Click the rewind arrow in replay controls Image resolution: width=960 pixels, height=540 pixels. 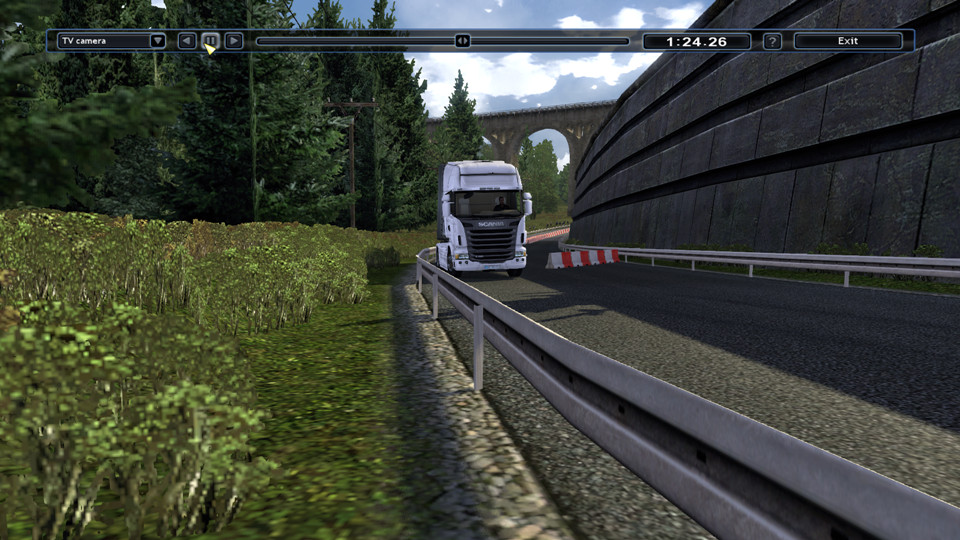187,41
